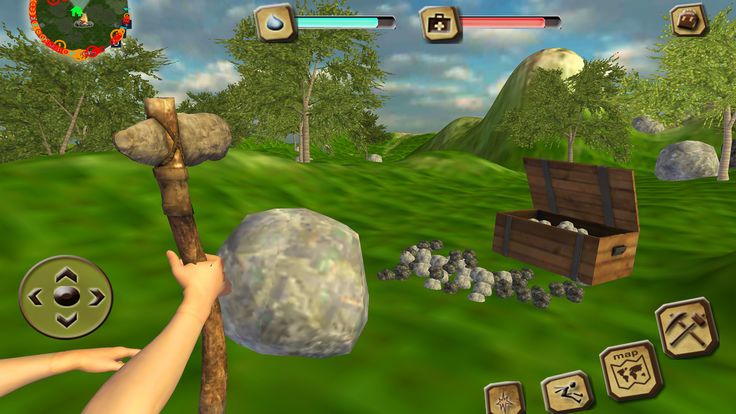Image resolution: width=736 pixels, height=414 pixels.
Task: Tap the first aid kit health icon
Action: tap(439, 22)
